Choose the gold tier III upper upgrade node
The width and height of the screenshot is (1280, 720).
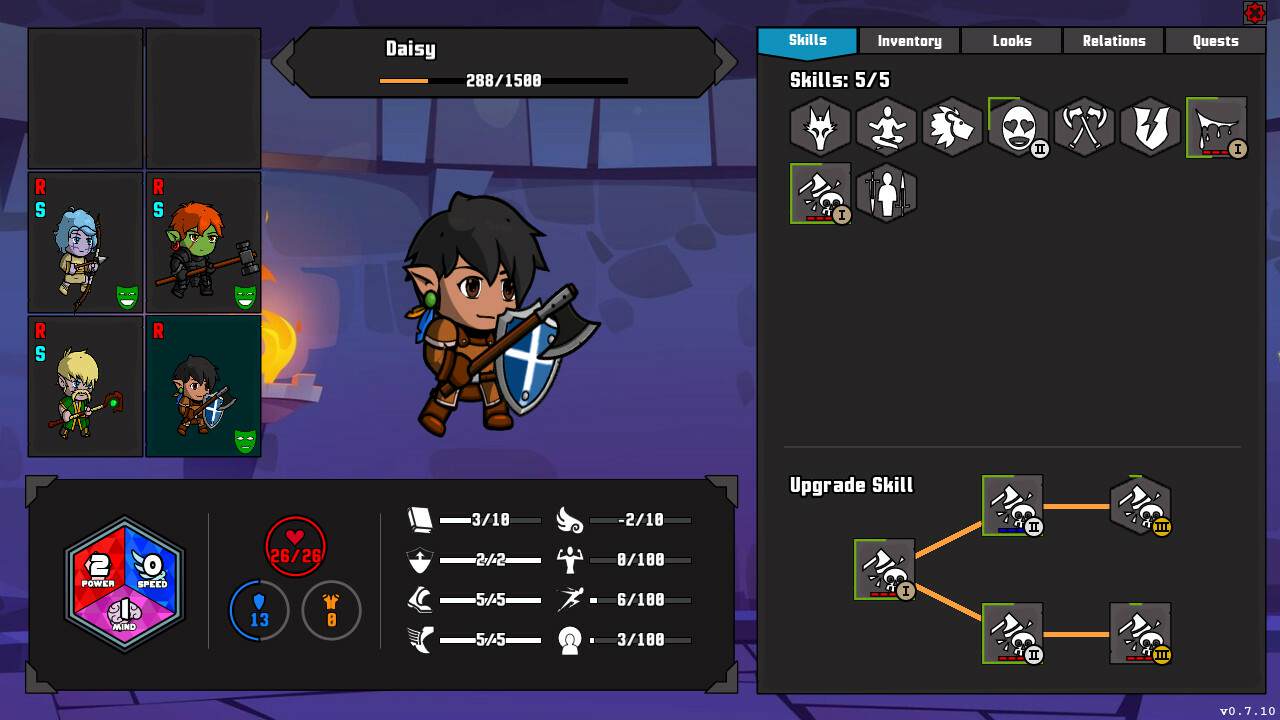coord(1140,505)
